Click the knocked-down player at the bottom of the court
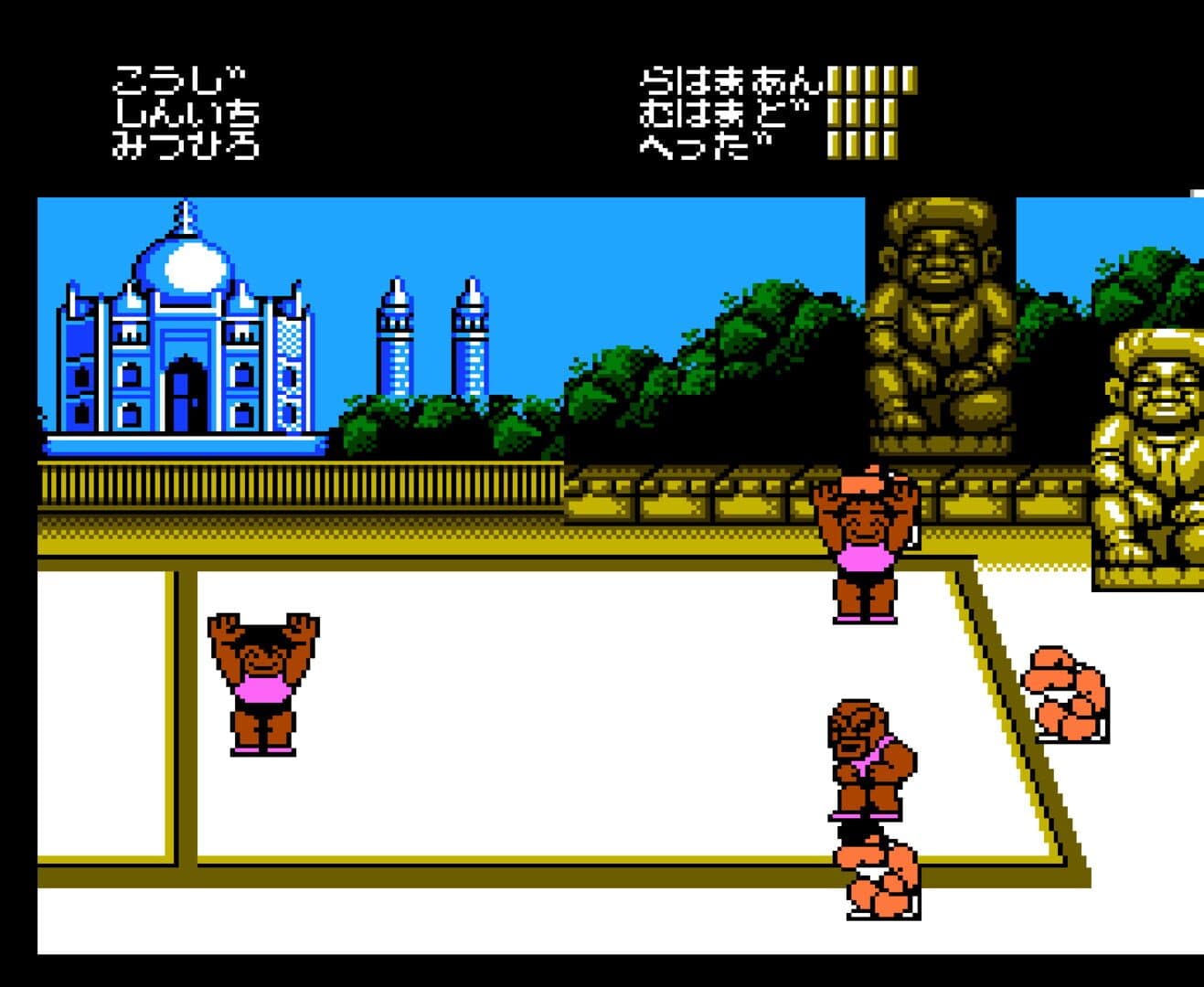 (x=875, y=877)
